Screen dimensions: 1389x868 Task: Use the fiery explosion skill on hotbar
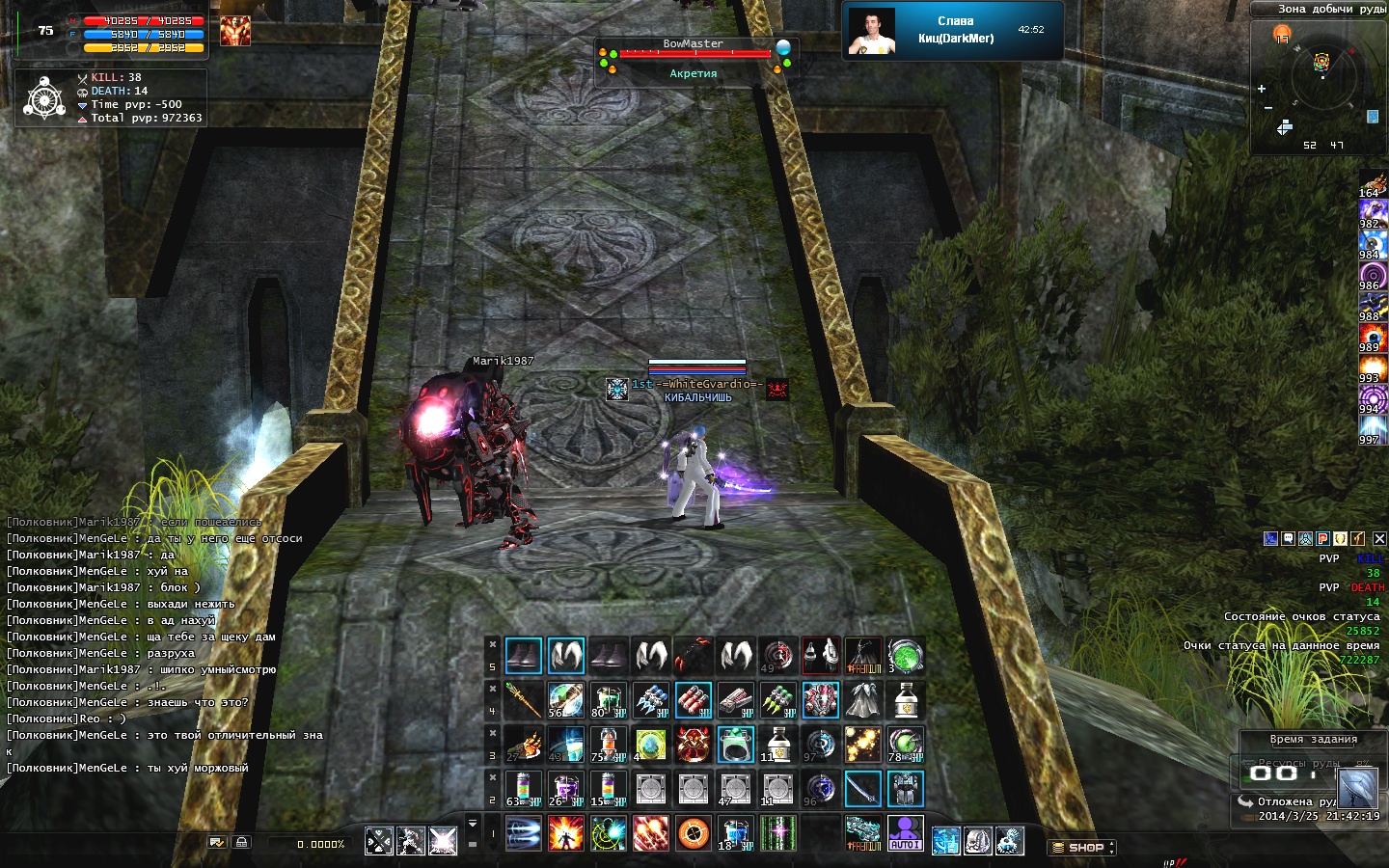566,833
